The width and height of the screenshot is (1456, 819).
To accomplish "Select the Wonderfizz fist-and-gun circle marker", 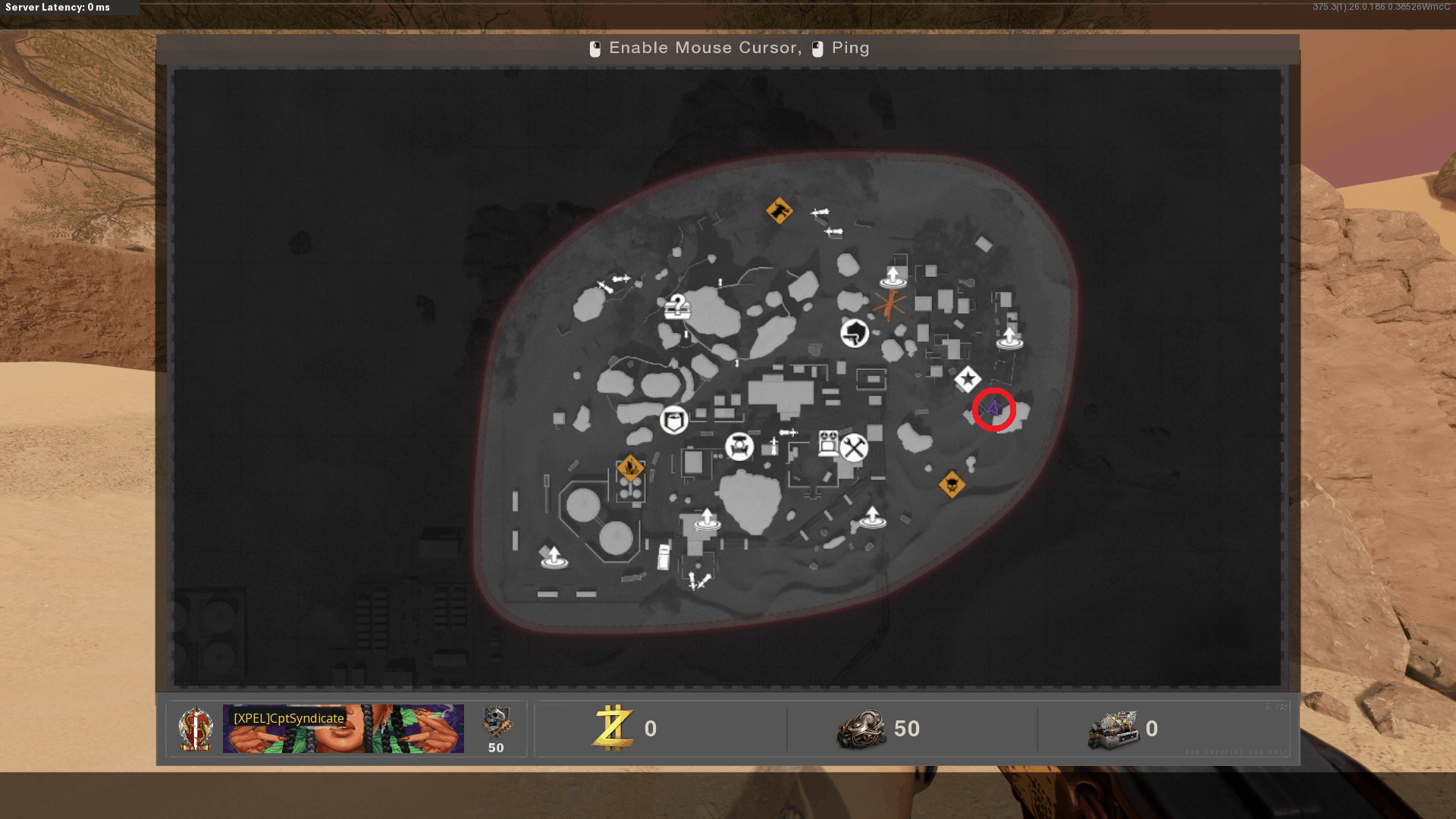I will [855, 333].
